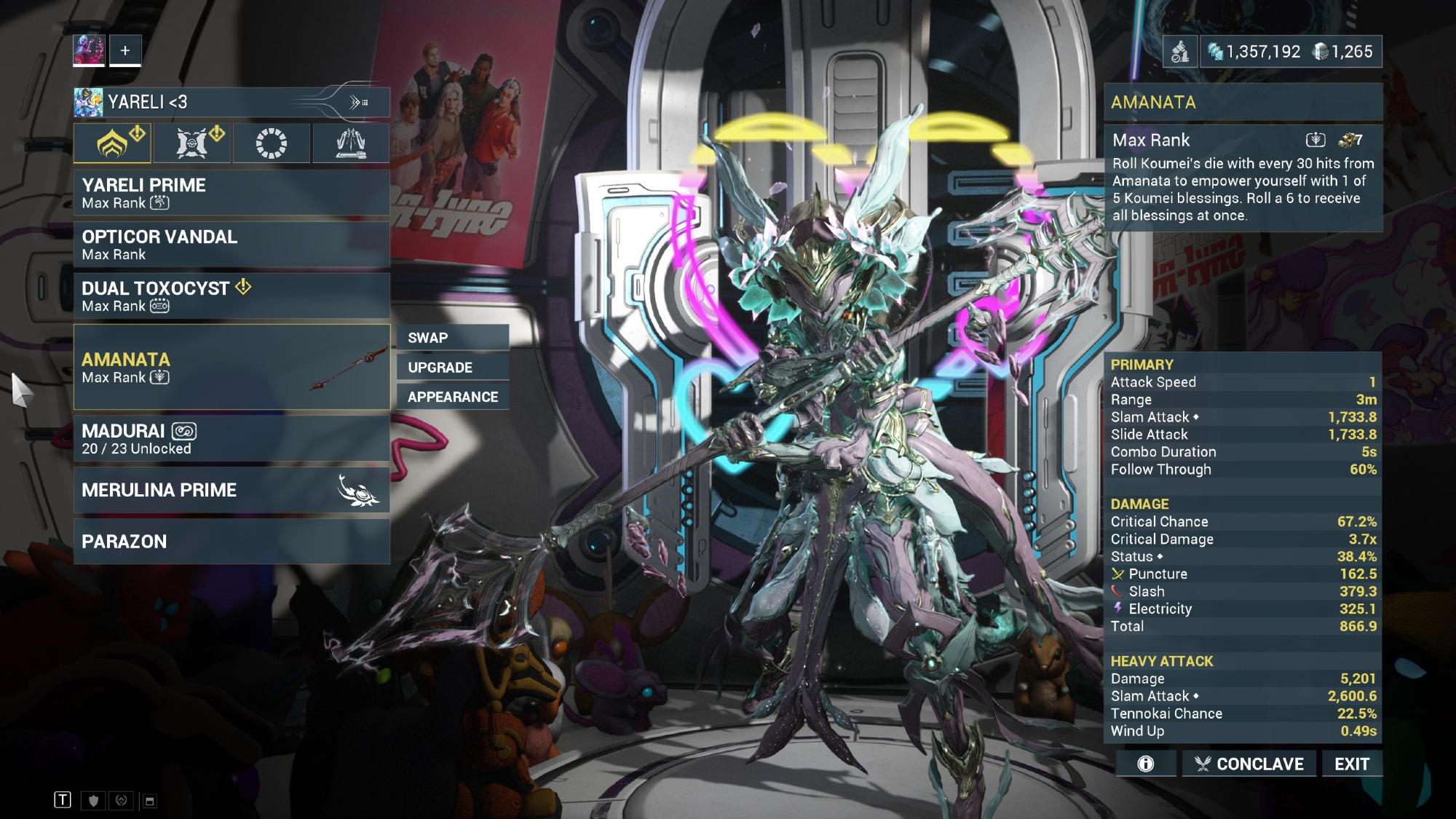
Task: Swap the Amanata for another weapon
Action: pyautogui.click(x=453, y=338)
